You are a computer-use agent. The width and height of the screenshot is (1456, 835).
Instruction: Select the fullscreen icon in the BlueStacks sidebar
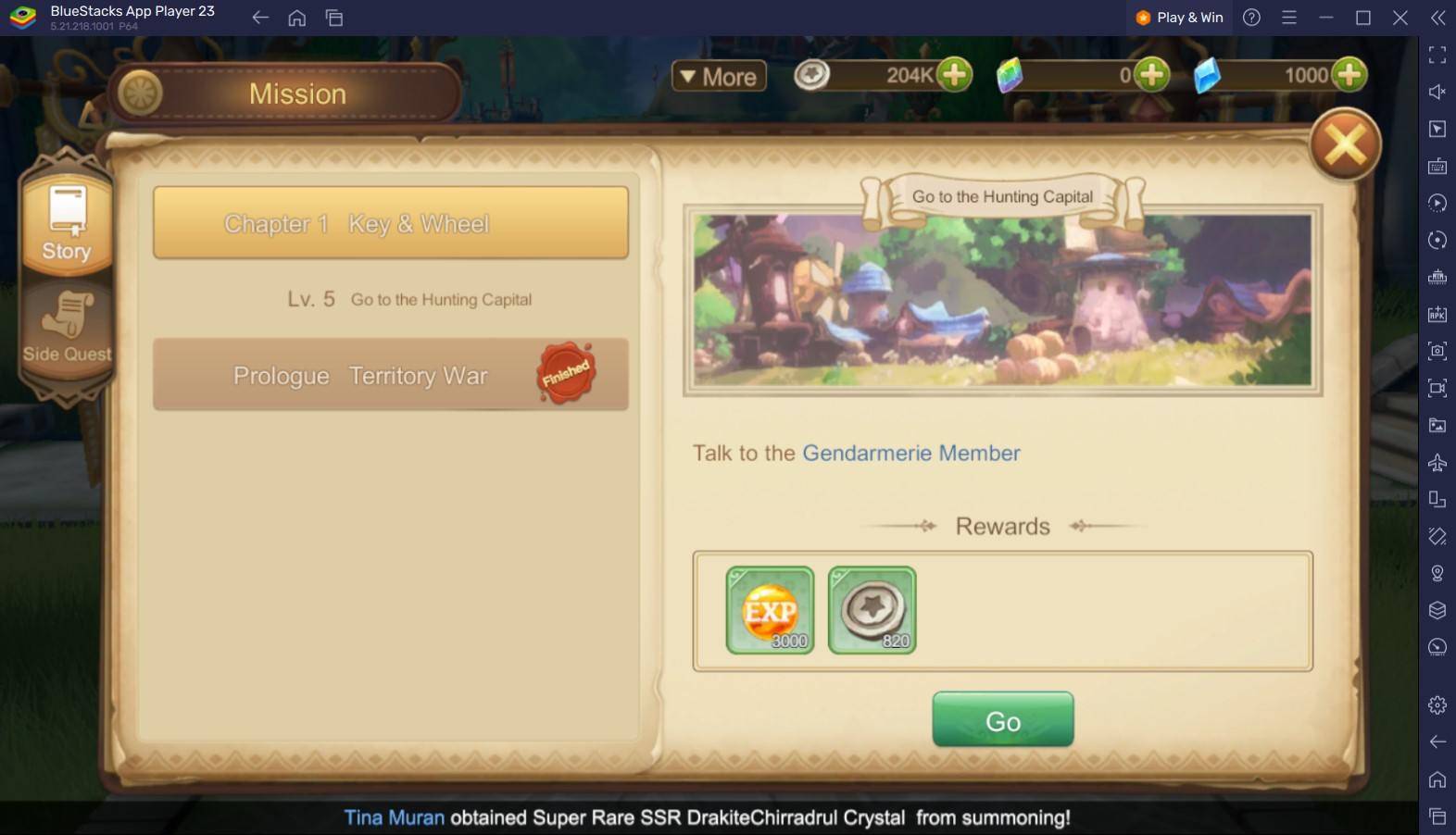(x=1437, y=56)
